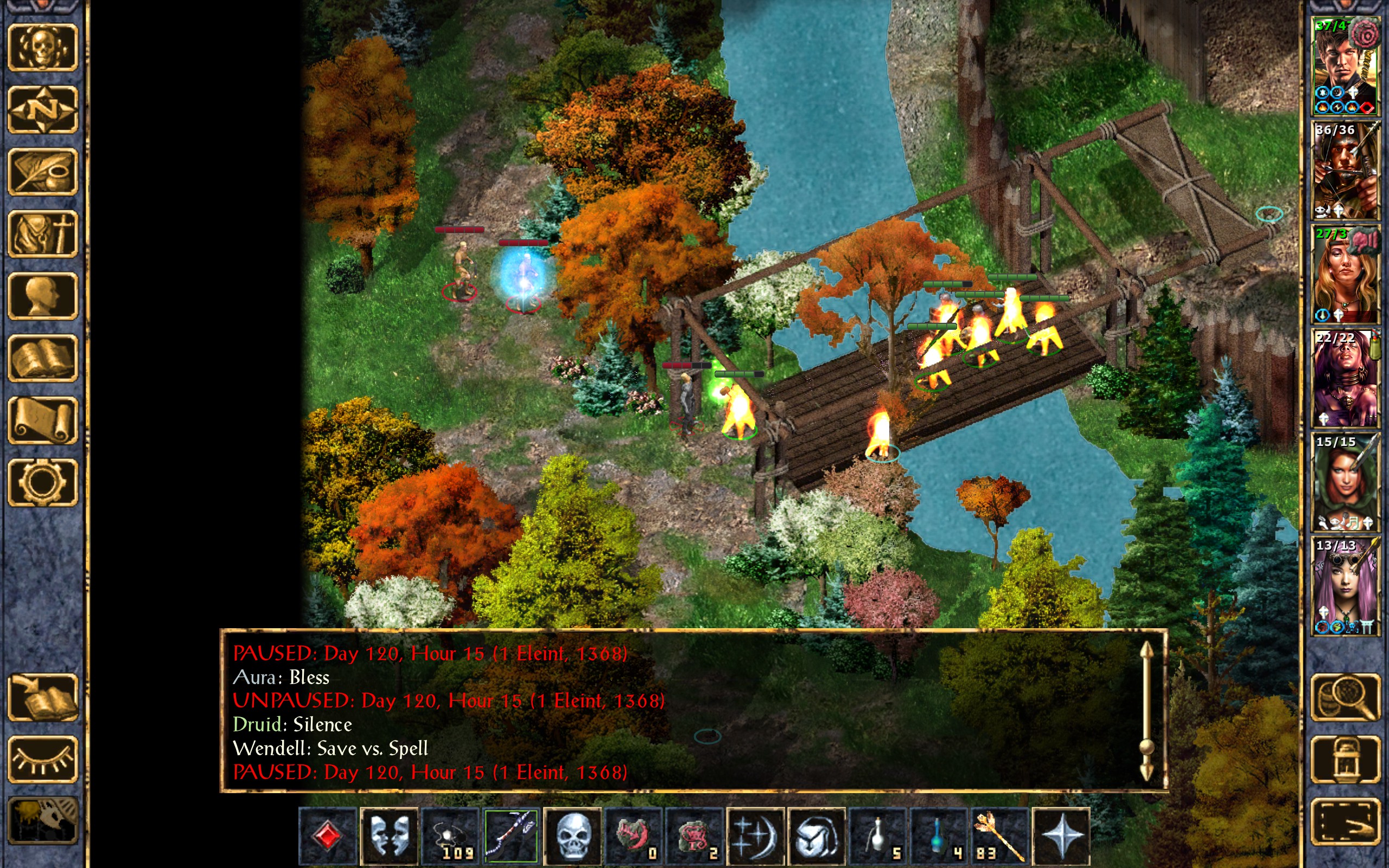Click the skull button atop the left sidebar
The width and height of the screenshot is (1389, 868).
(42, 47)
